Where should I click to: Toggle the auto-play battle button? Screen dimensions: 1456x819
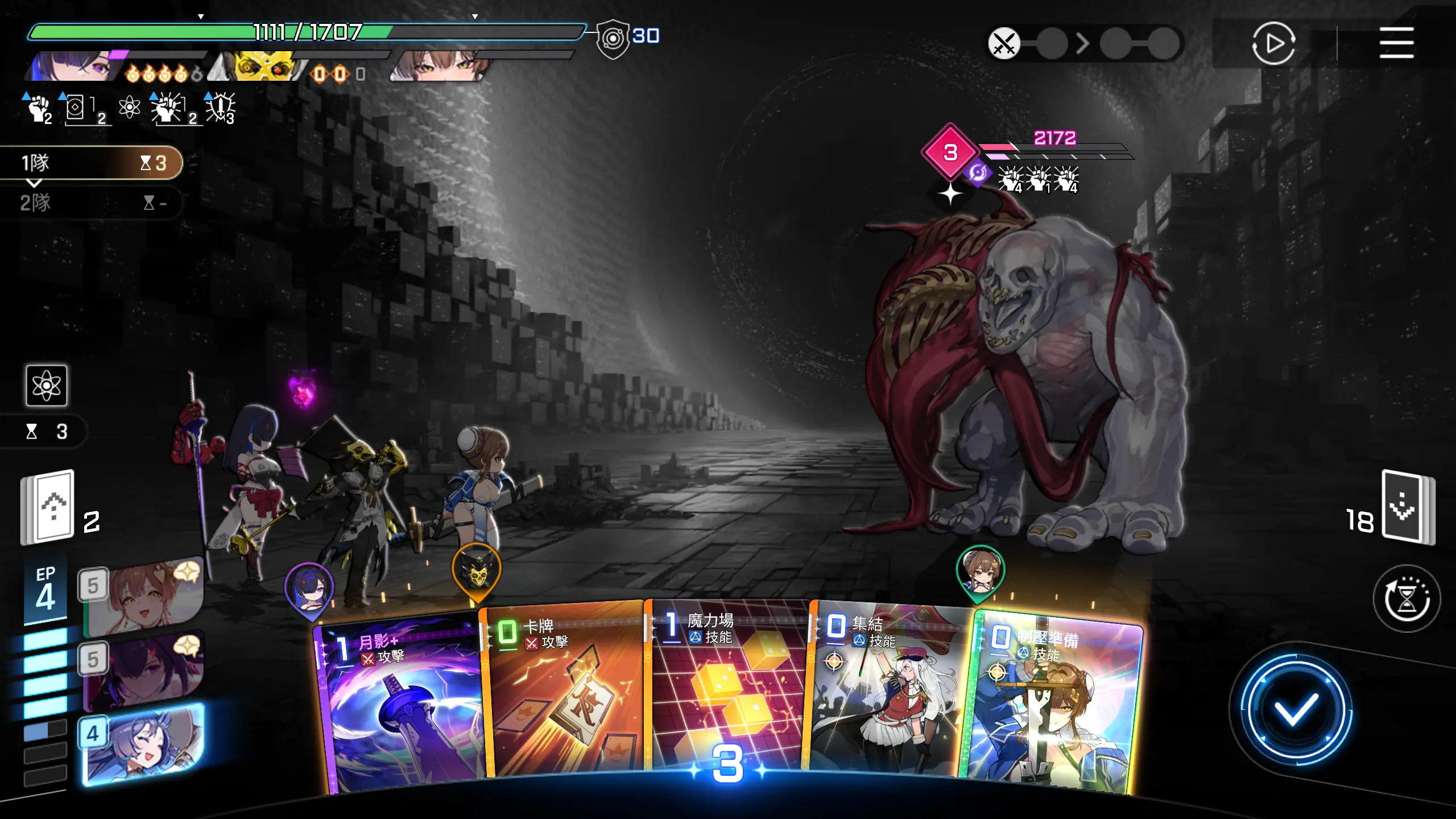tap(1273, 43)
